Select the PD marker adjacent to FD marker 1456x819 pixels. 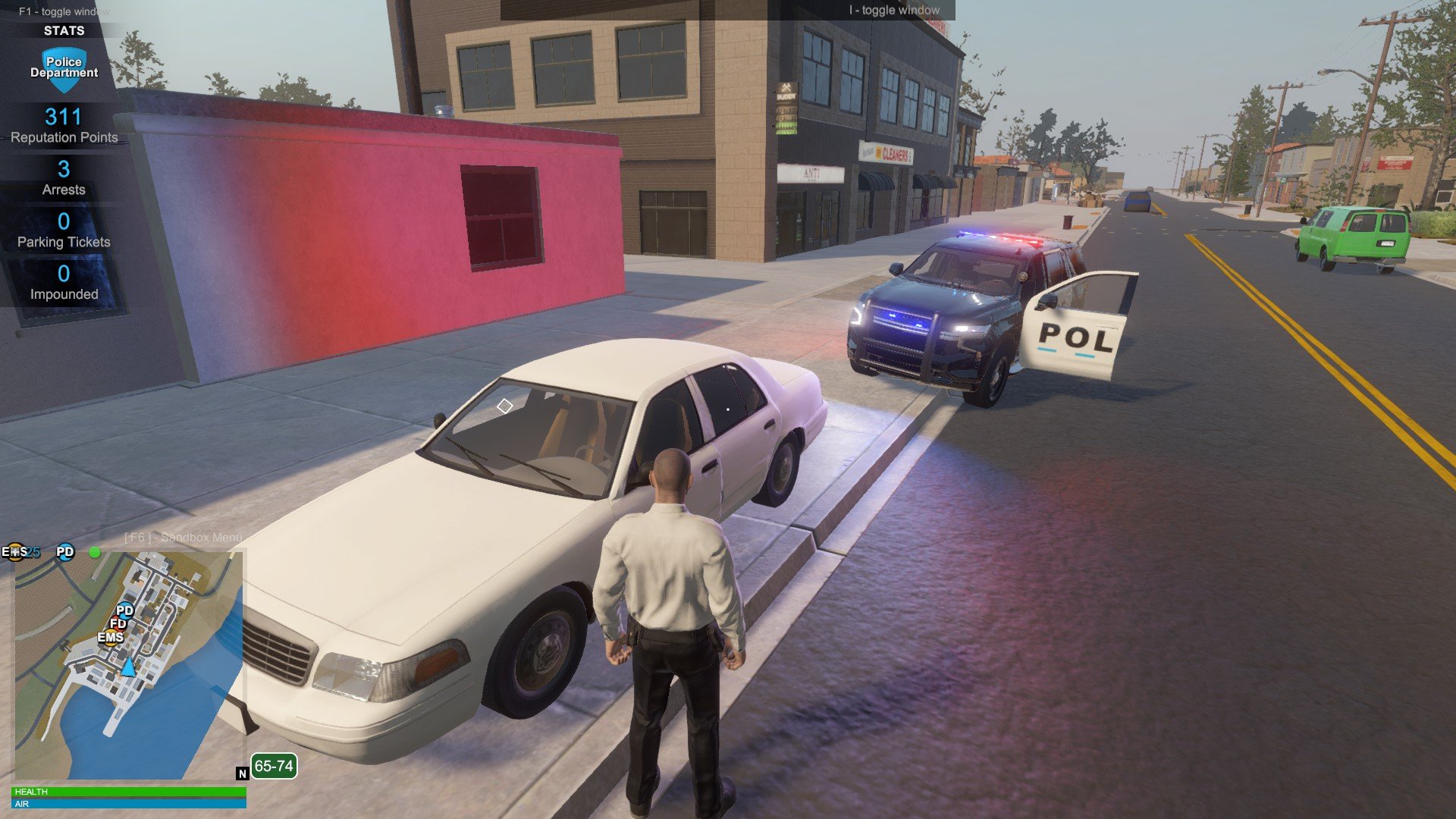pyautogui.click(x=125, y=610)
